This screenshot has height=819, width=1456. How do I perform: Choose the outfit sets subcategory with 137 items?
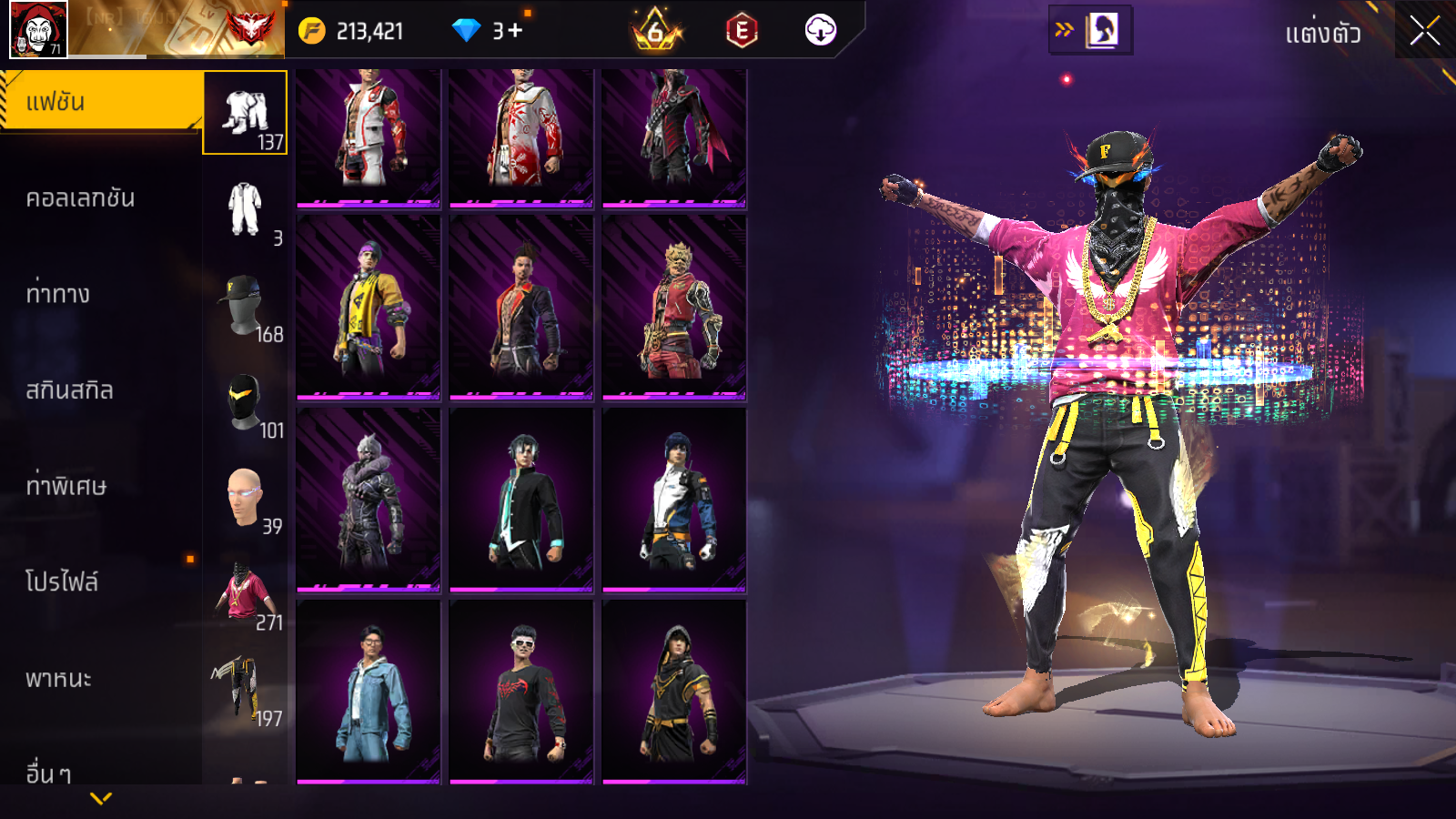coord(245,114)
